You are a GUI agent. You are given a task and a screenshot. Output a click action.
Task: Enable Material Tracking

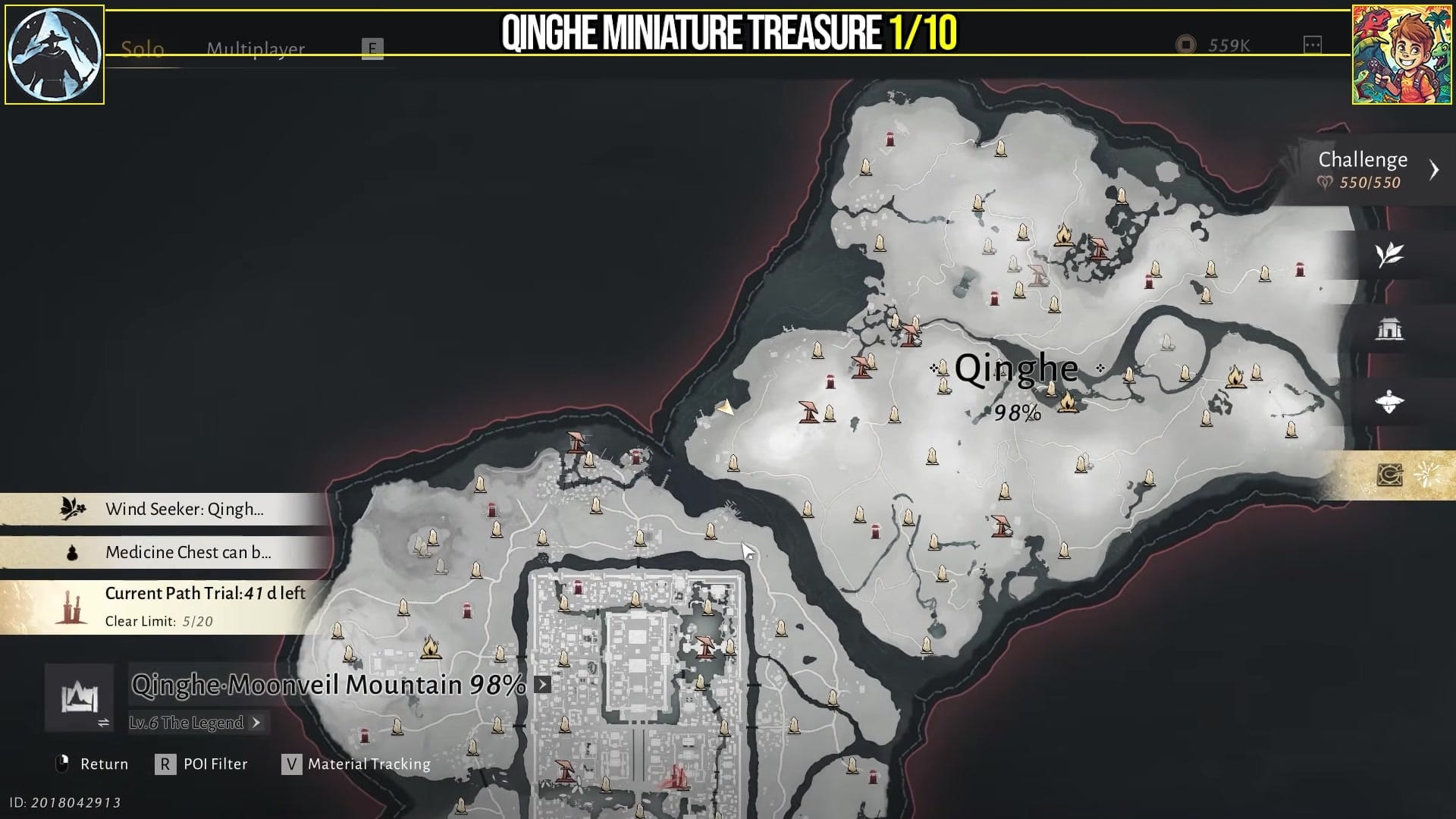[292, 764]
